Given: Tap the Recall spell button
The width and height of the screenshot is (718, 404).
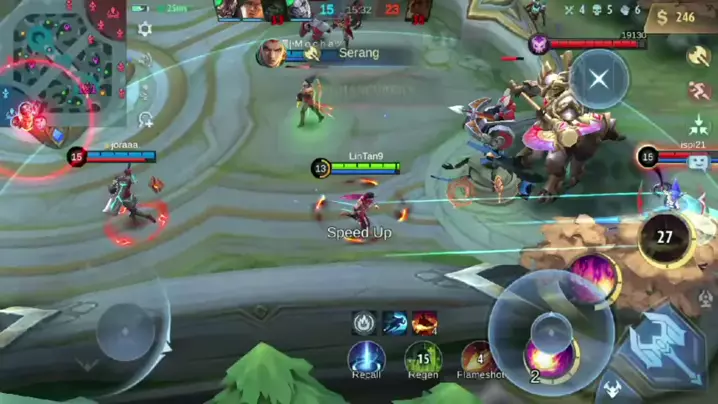Looking at the screenshot, I should coord(366,357).
